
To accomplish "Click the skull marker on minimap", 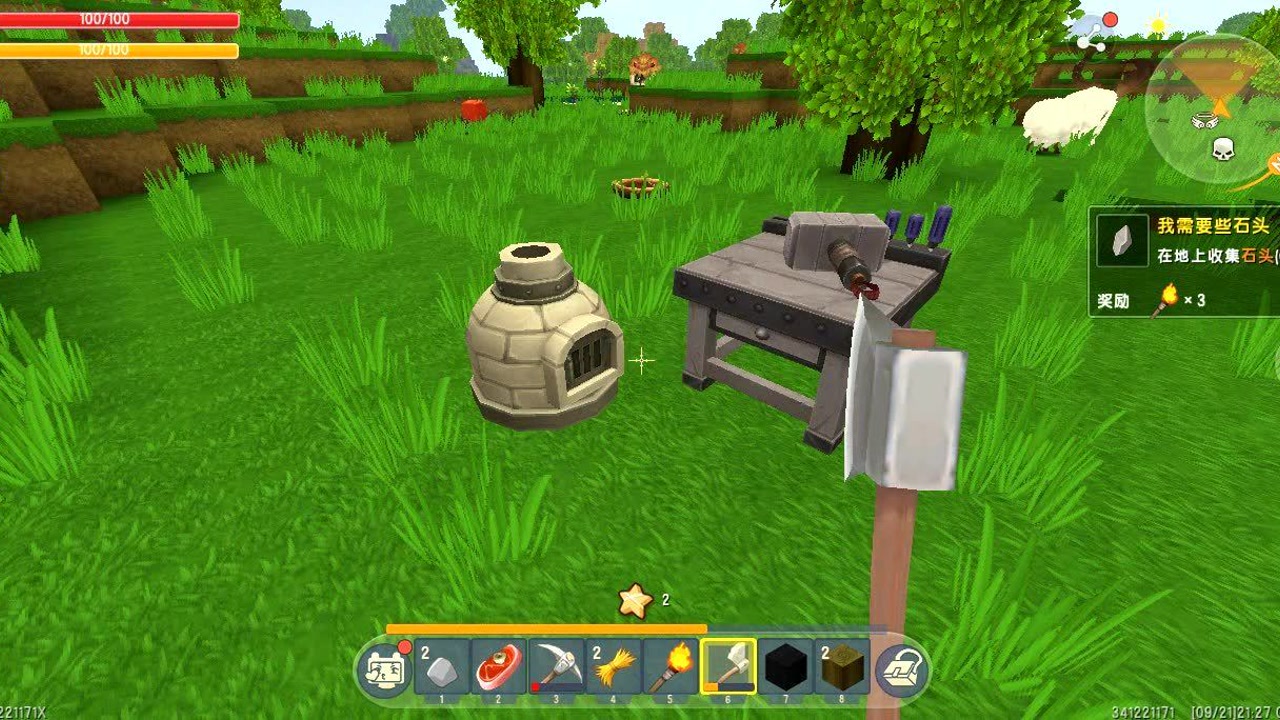I will click(x=1223, y=150).
